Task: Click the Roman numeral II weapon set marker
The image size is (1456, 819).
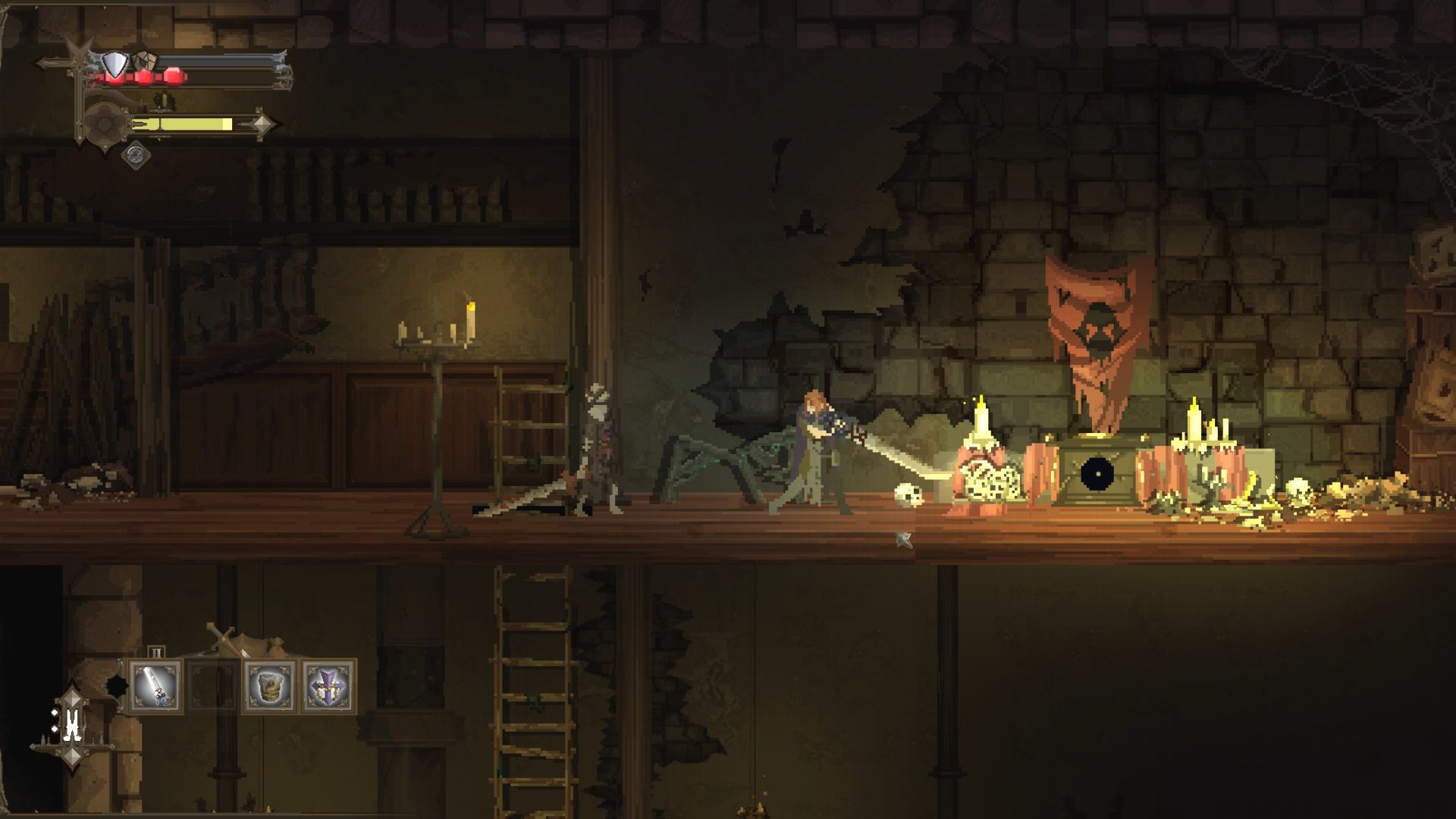Action: click(157, 651)
